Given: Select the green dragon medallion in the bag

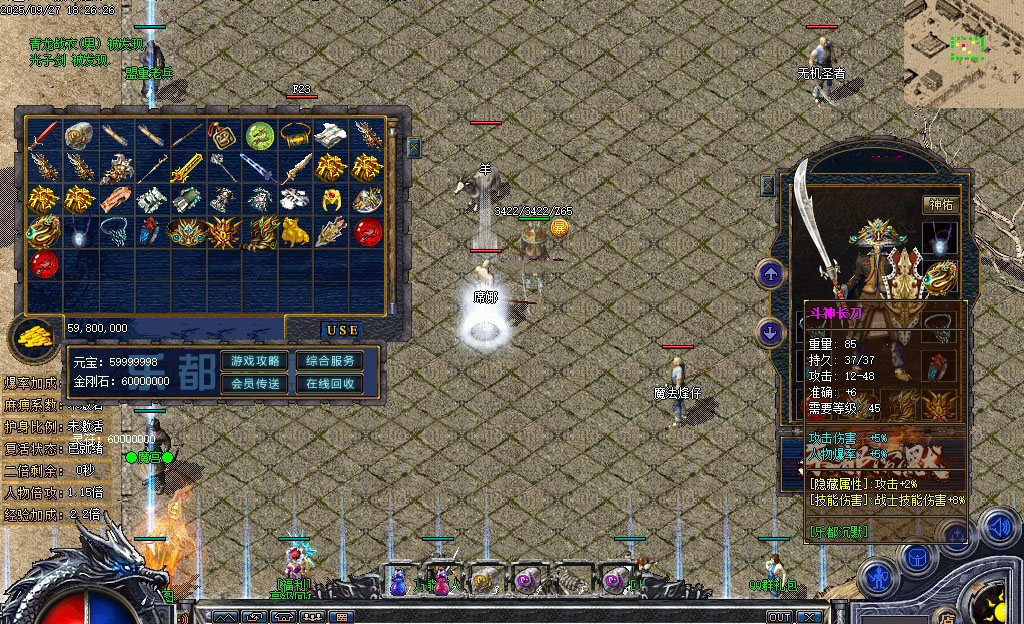Looking at the screenshot, I should pyautogui.click(x=260, y=134).
